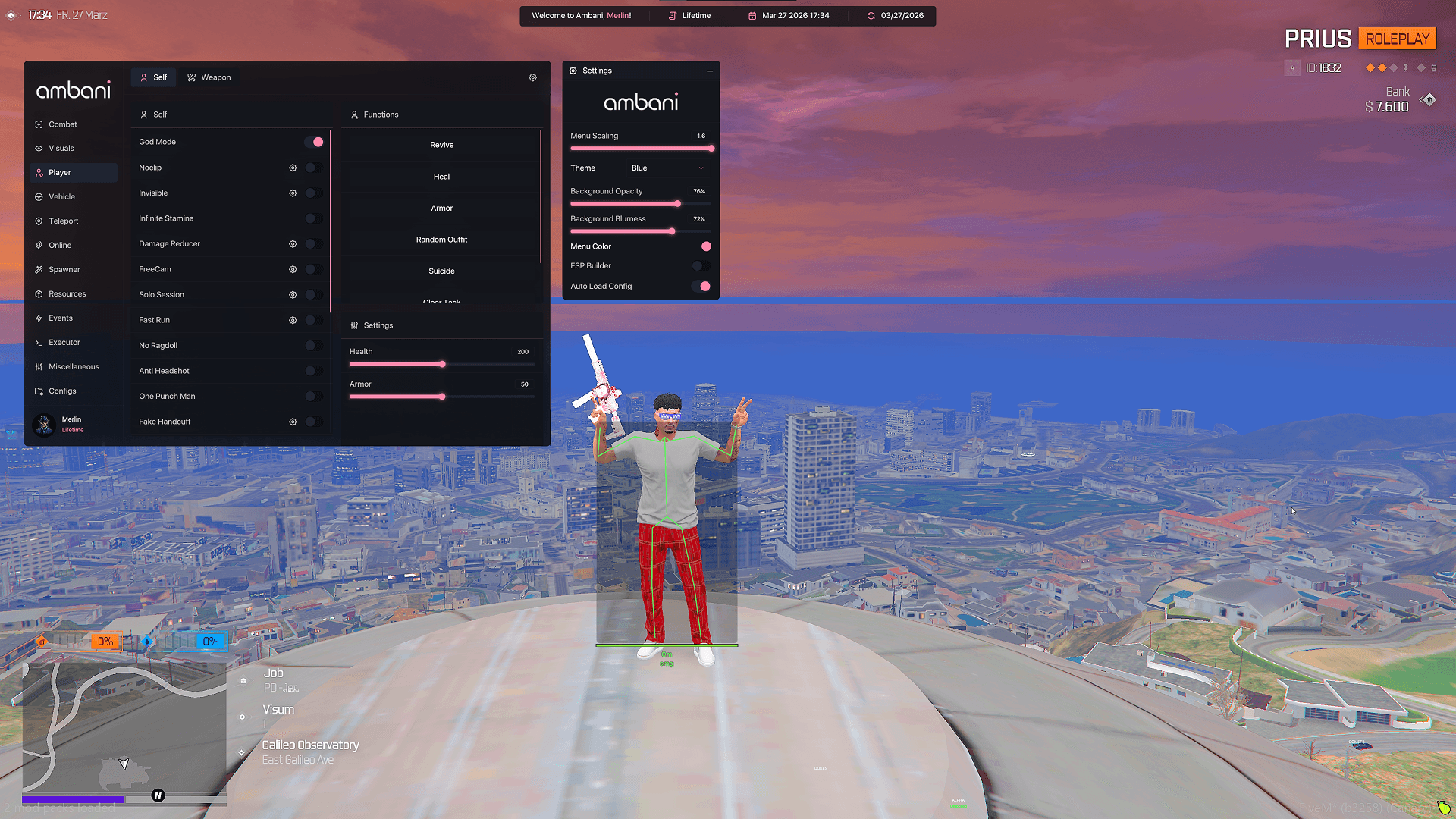The image size is (1456, 819).
Task: Click the settings gear at the menu top
Action: click(x=532, y=77)
